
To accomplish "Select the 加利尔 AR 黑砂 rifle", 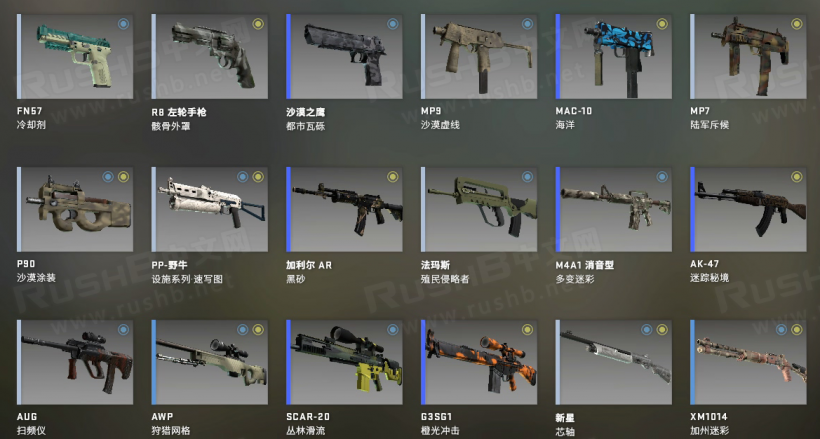I will click(x=344, y=209).
